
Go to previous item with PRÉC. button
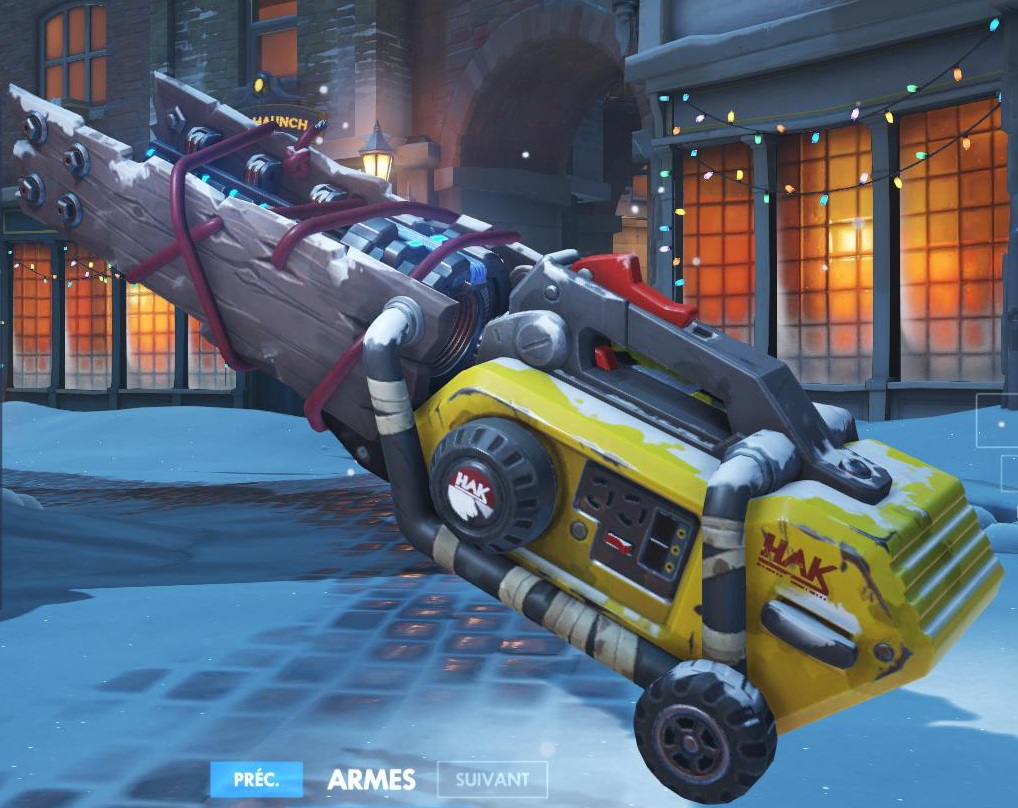pyautogui.click(x=256, y=778)
